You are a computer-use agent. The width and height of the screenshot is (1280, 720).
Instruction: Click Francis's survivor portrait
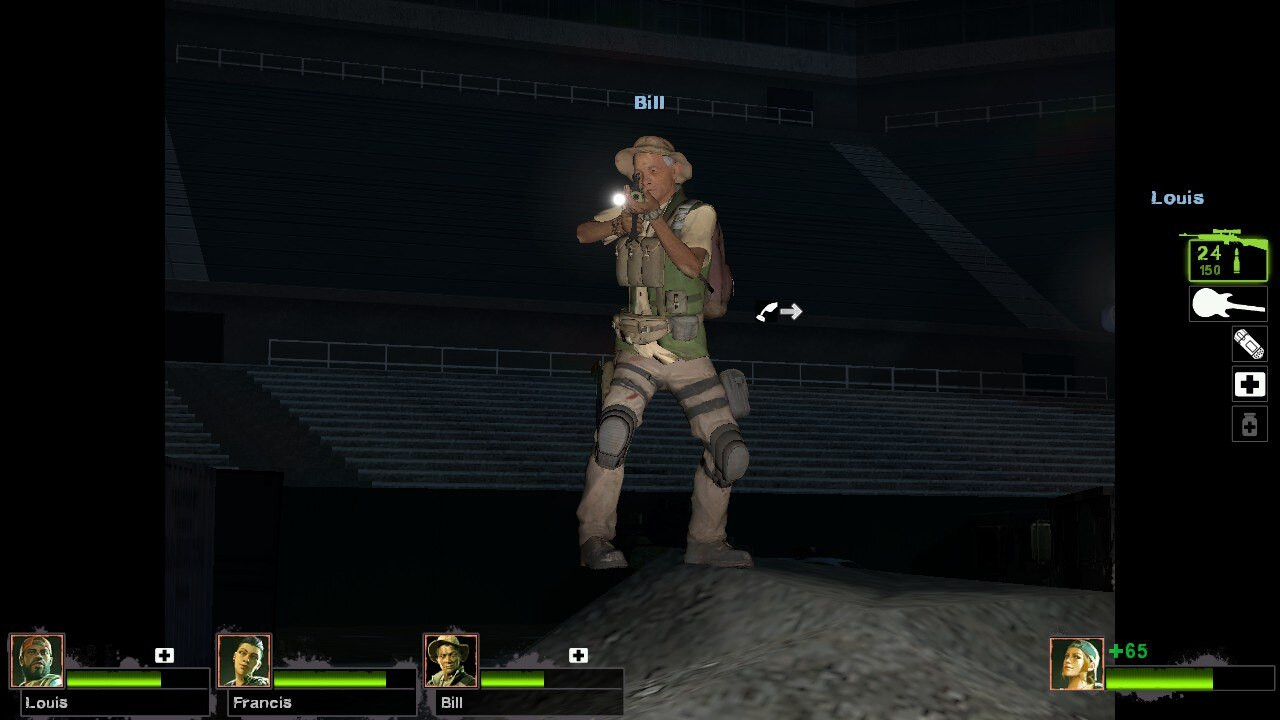pyautogui.click(x=245, y=659)
